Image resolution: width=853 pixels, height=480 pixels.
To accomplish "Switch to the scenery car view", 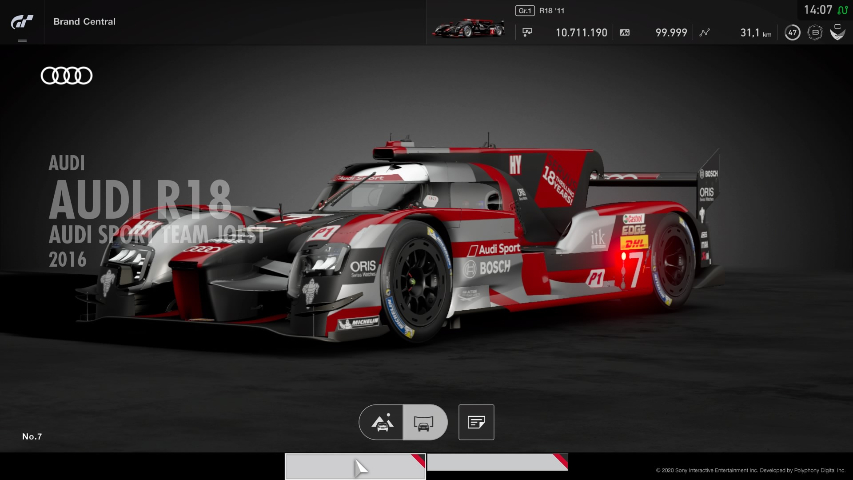I will (382, 423).
